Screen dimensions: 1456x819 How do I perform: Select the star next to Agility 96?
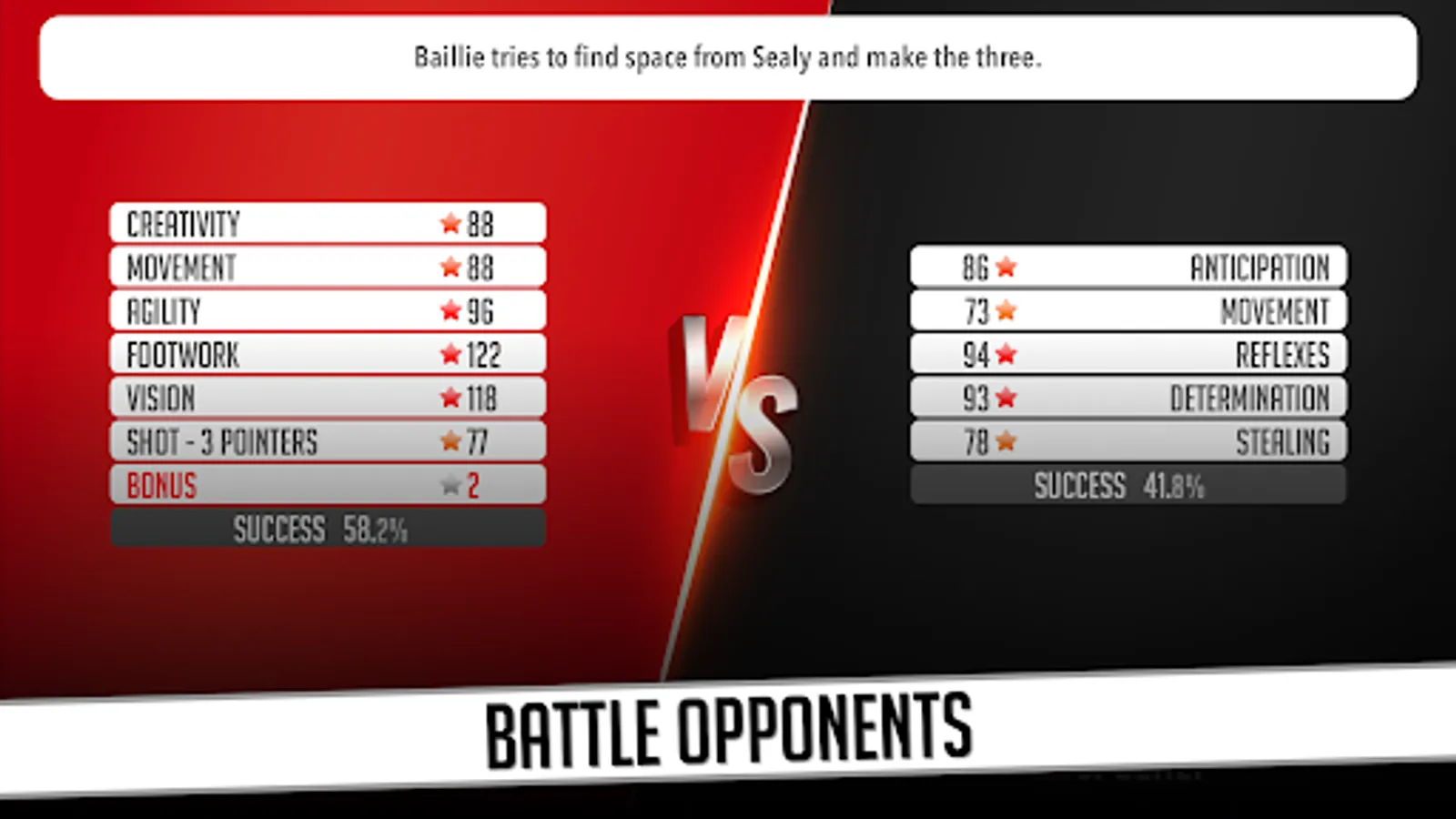(449, 308)
